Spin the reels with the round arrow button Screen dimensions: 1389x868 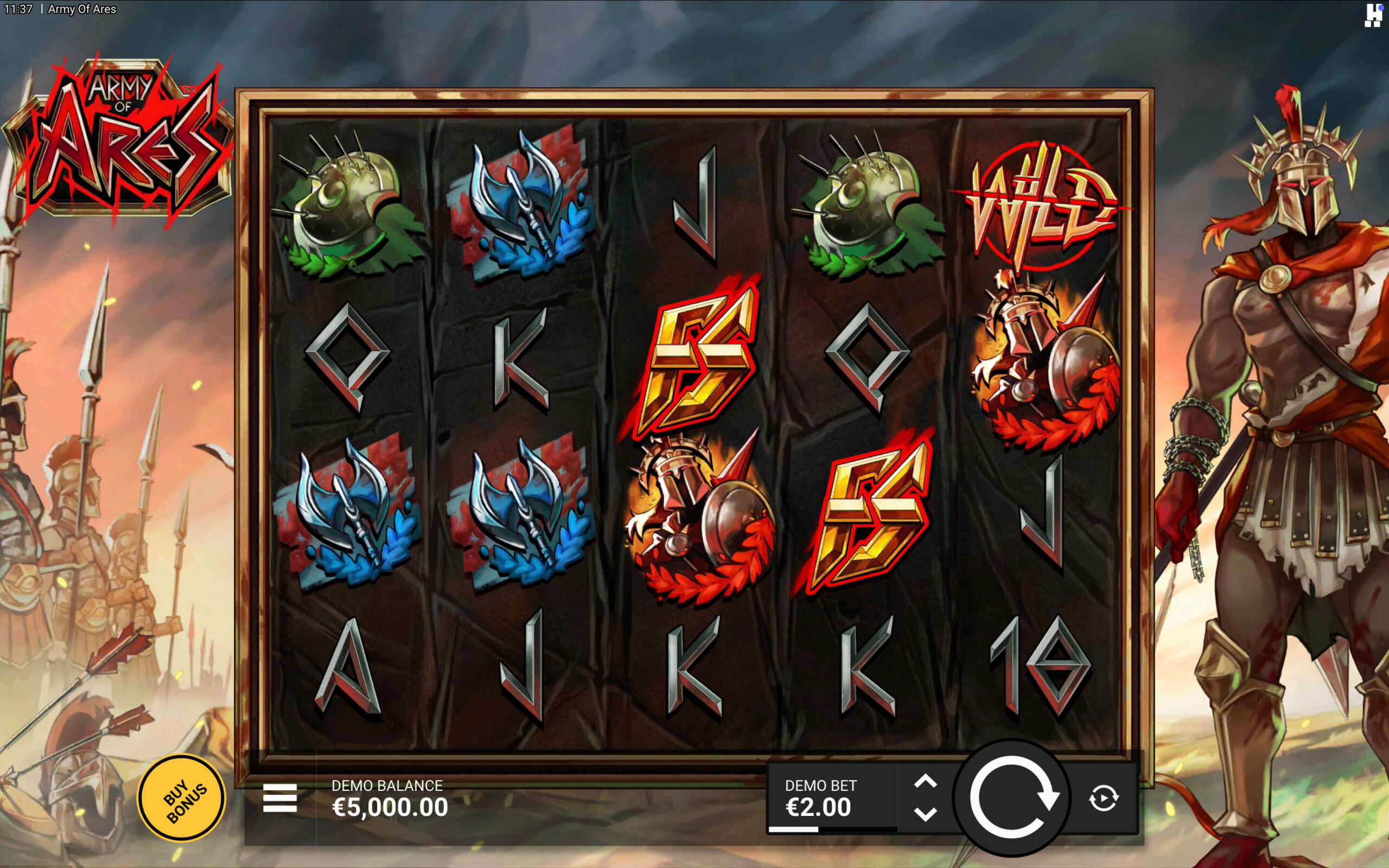pos(1012,798)
